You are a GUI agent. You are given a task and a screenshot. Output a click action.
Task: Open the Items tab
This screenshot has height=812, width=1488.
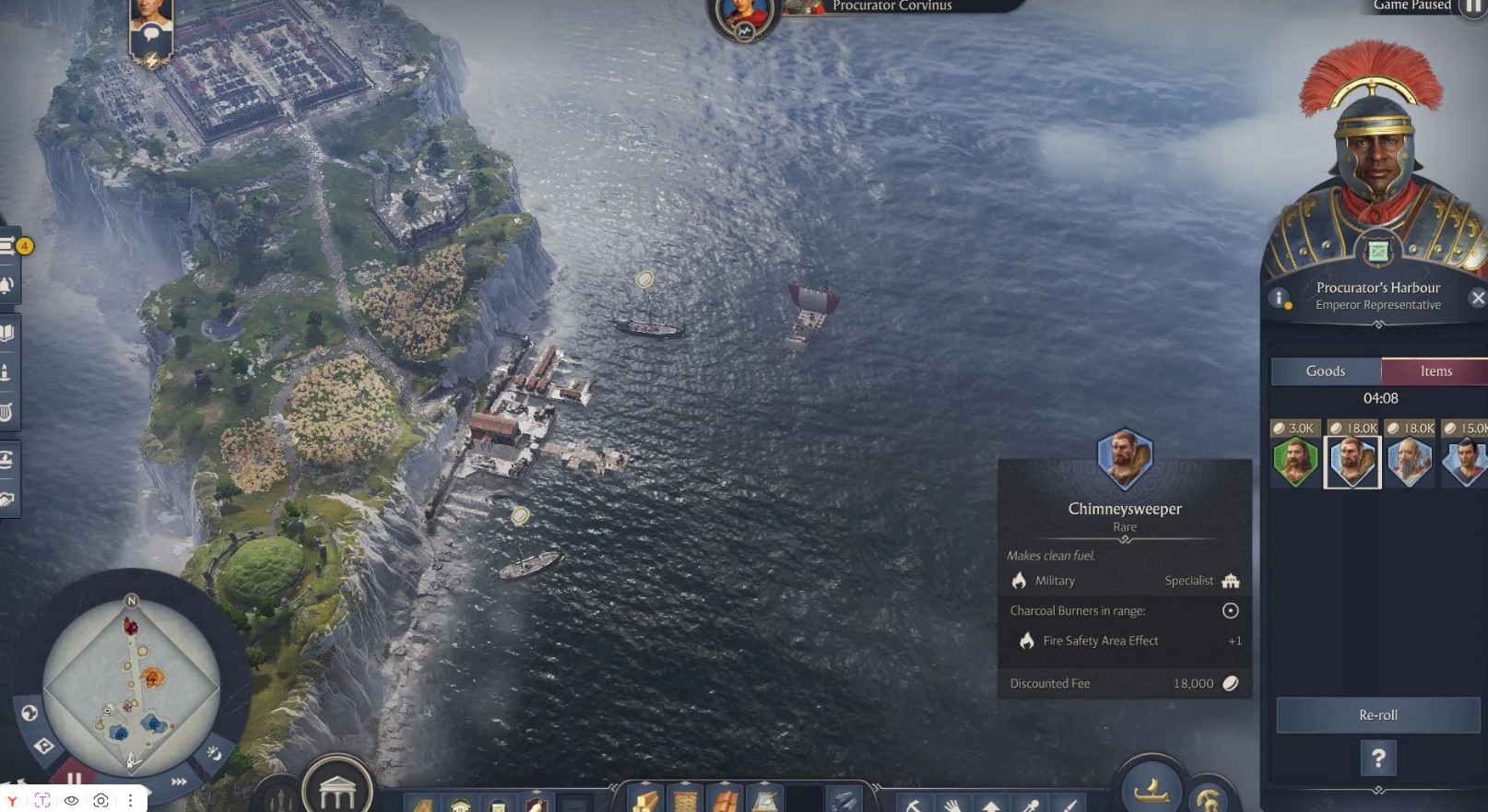point(1435,371)
